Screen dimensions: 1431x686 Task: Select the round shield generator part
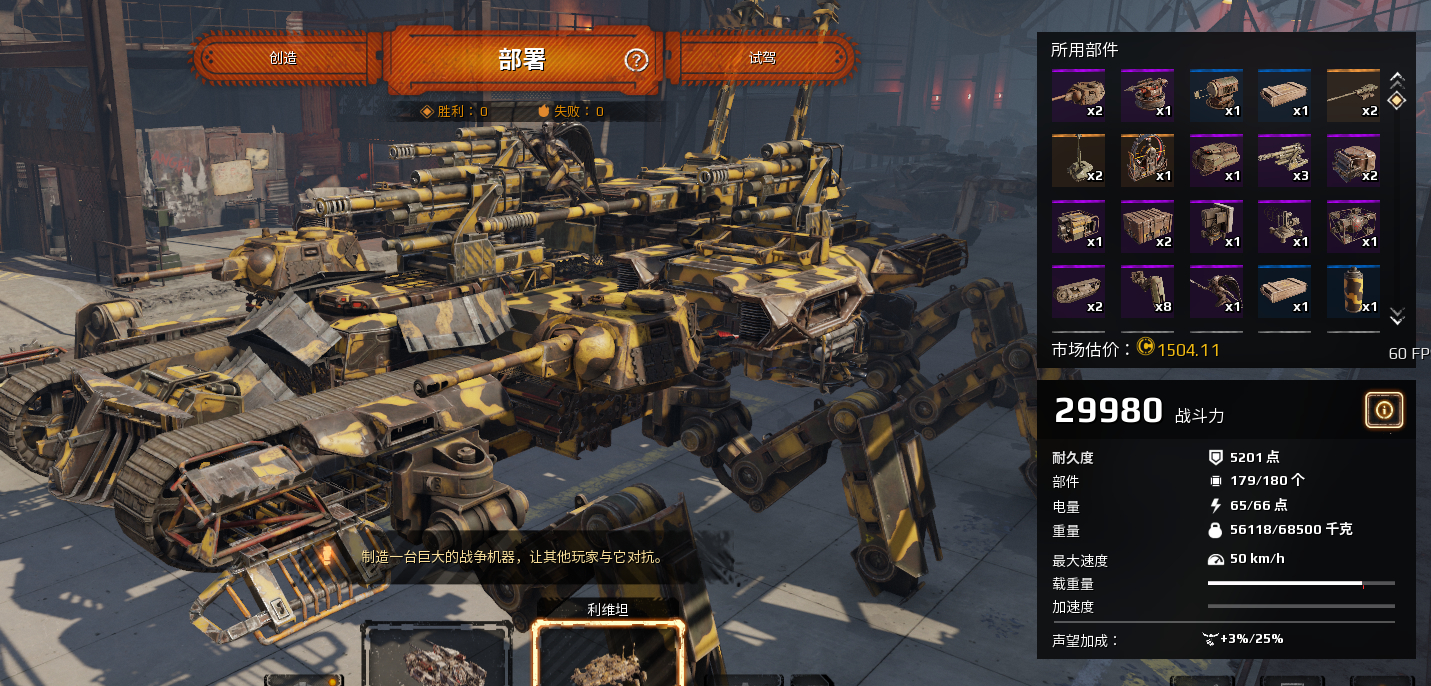[1146, 160]
